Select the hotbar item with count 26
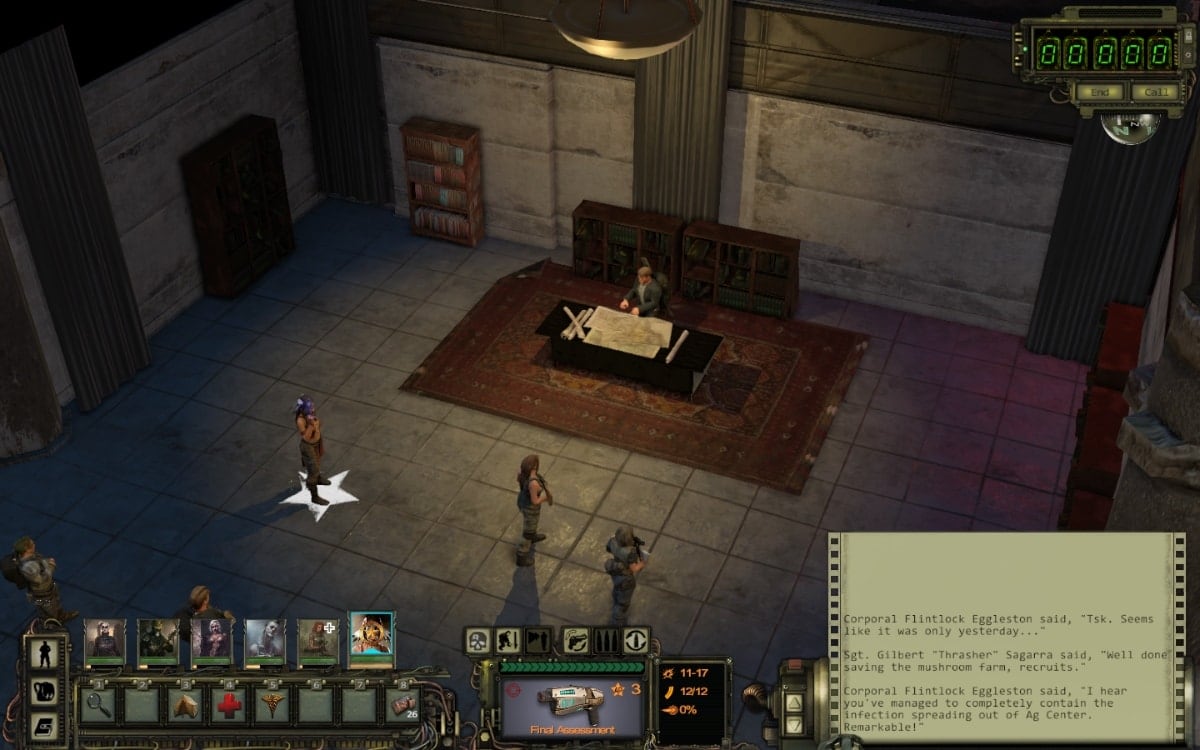The image size is (1200, 750). click(402, 706)
